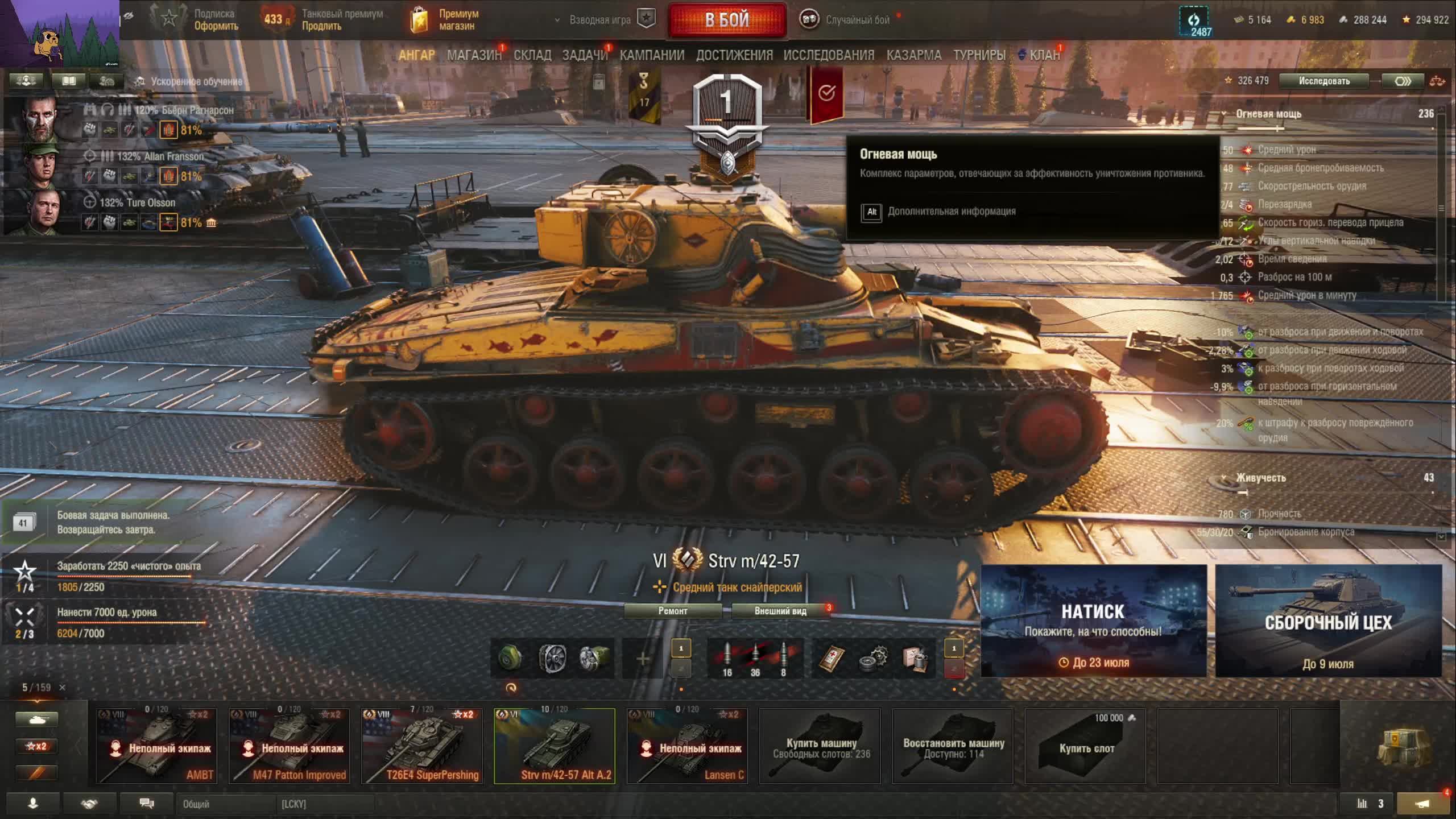Open the ЗАДАЧИ tab
The image size is (1456, 819).
585,55
